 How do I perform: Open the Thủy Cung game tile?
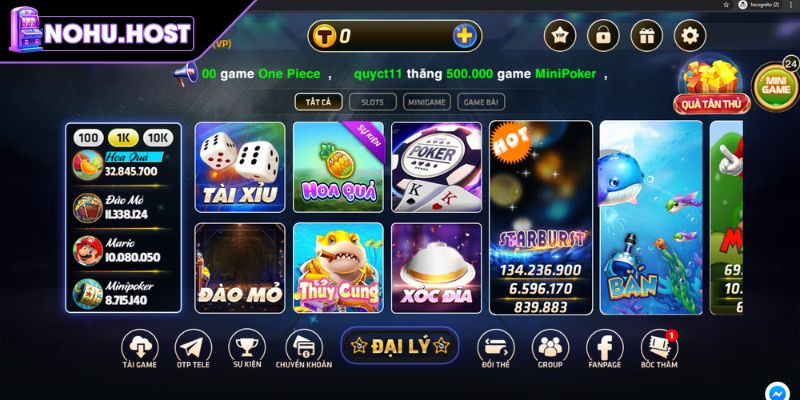(338, 267)
